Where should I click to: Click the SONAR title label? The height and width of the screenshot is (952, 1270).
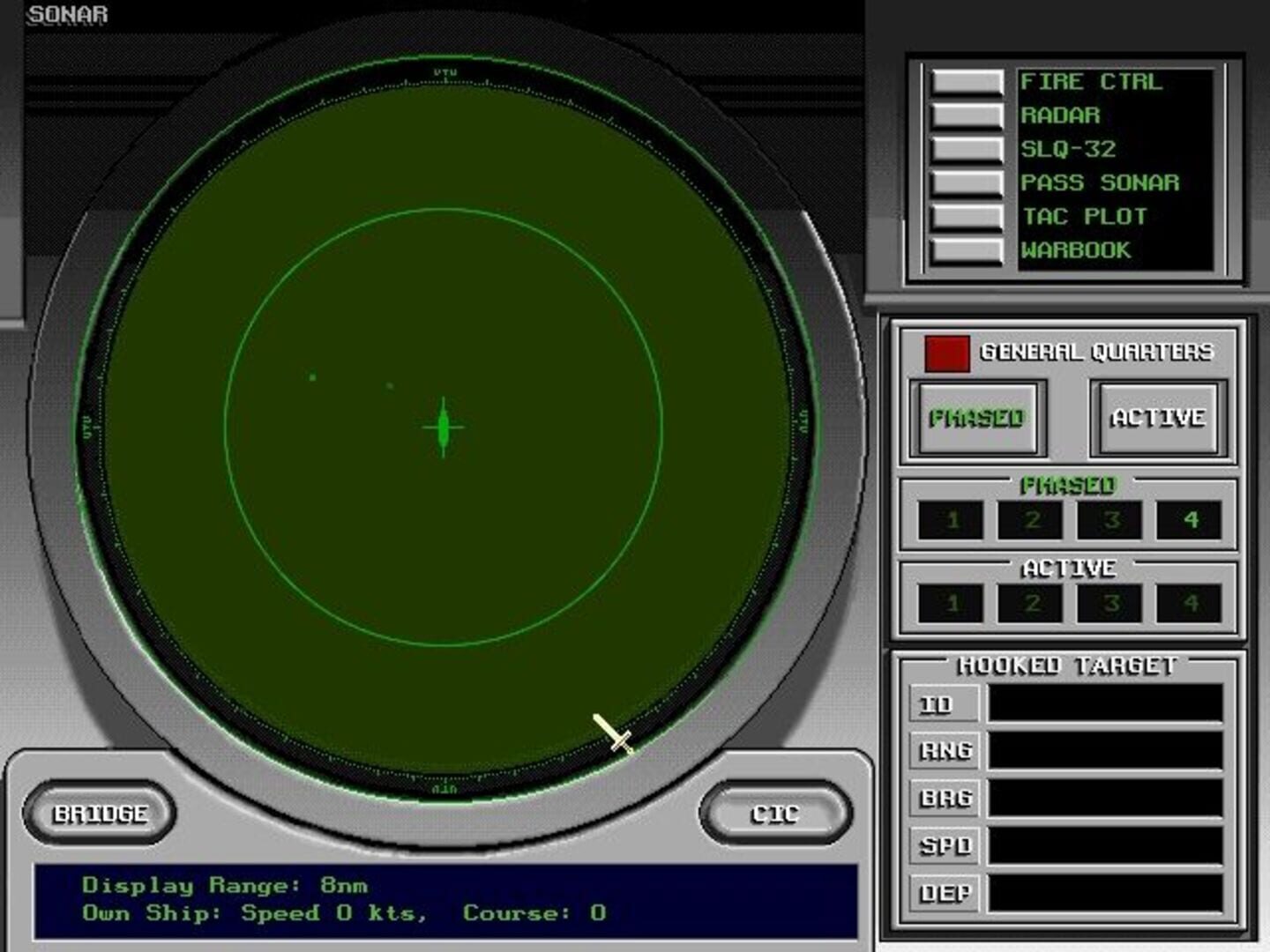(x=68, y=13)
